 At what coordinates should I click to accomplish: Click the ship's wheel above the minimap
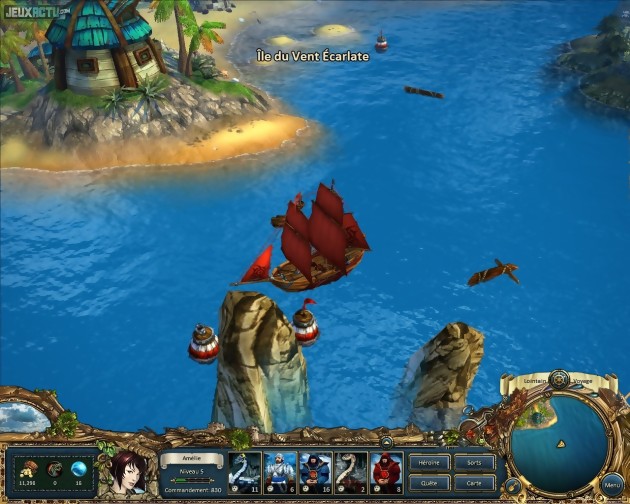[559, 379]
